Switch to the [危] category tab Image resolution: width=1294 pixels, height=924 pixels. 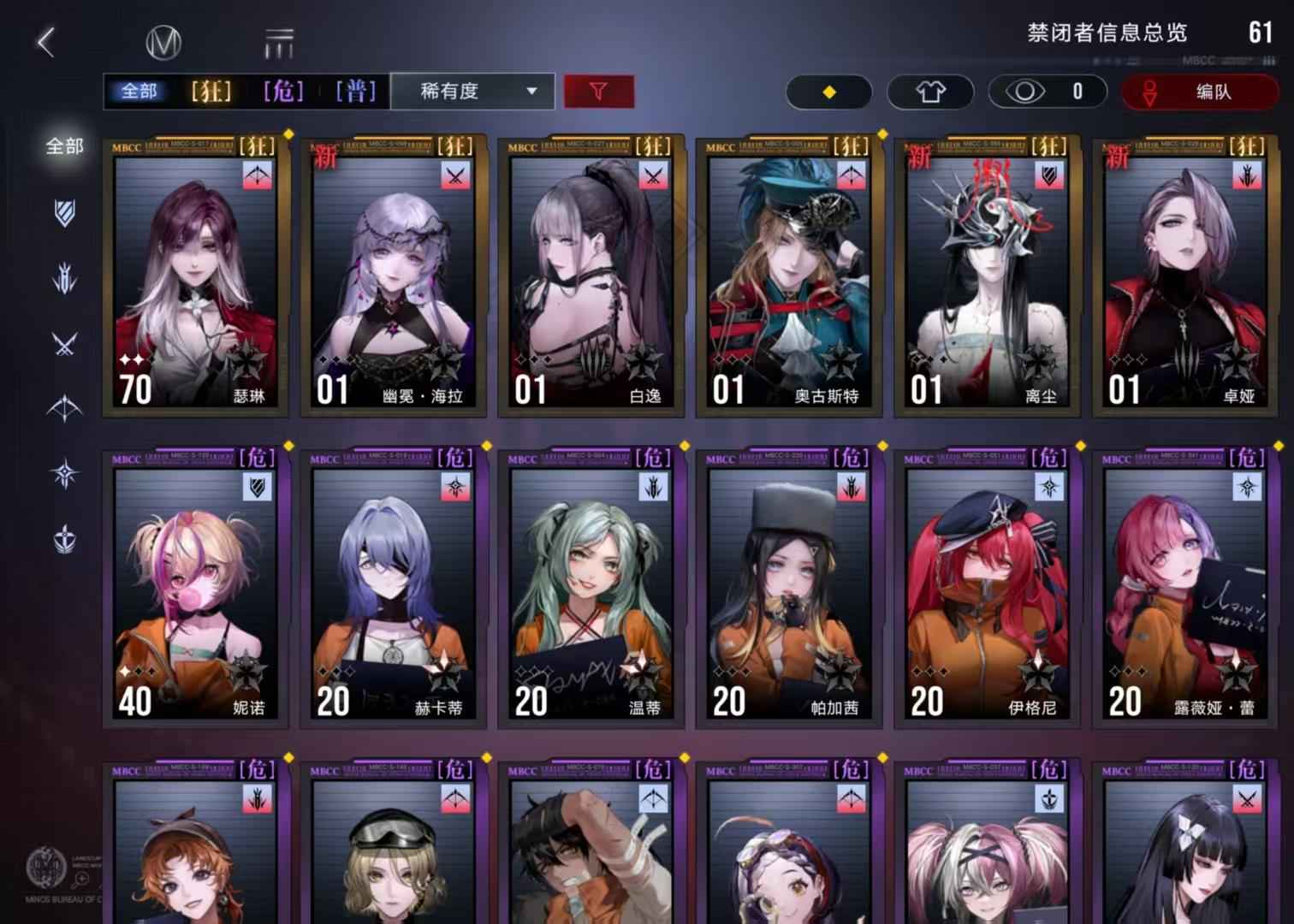(282, 92)
